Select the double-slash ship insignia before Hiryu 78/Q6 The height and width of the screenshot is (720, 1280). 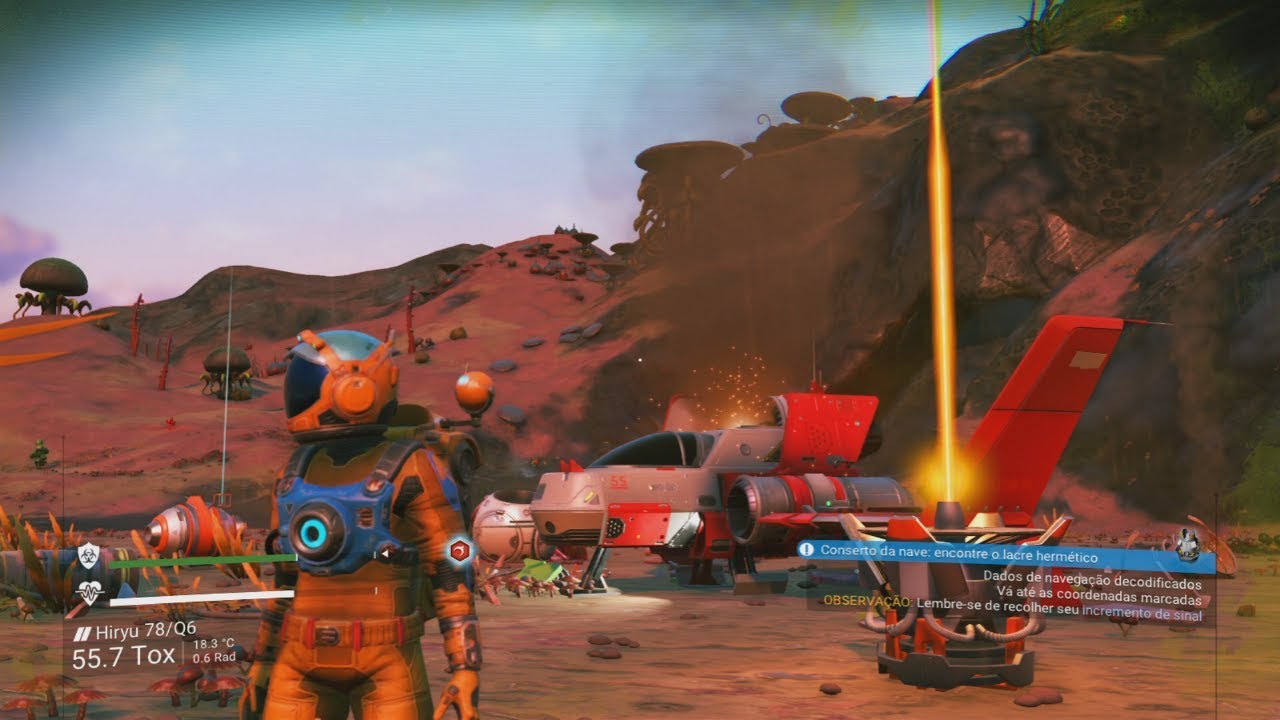click(x=81, y=632)
